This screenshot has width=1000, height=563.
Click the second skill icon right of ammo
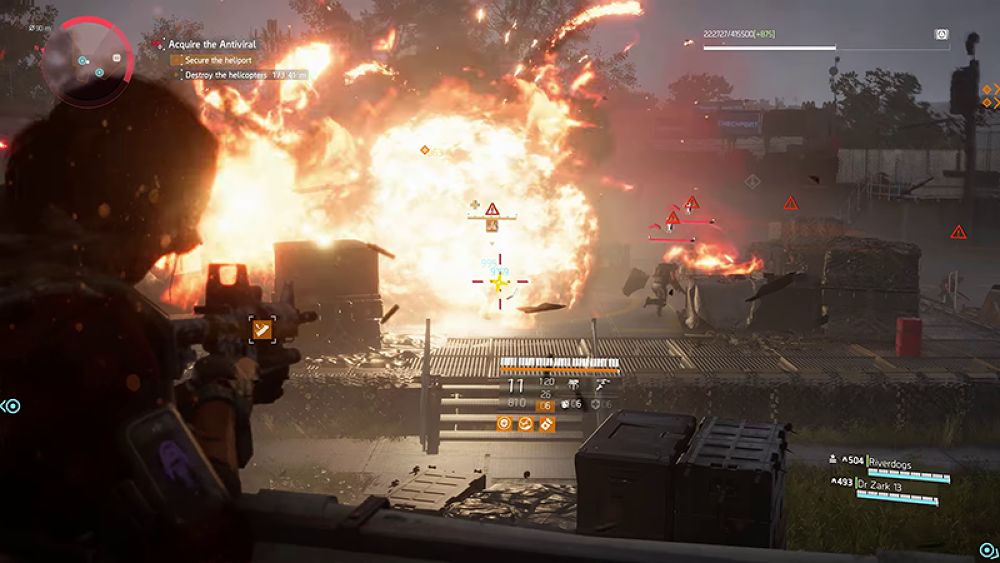click(x=601, y=383)
